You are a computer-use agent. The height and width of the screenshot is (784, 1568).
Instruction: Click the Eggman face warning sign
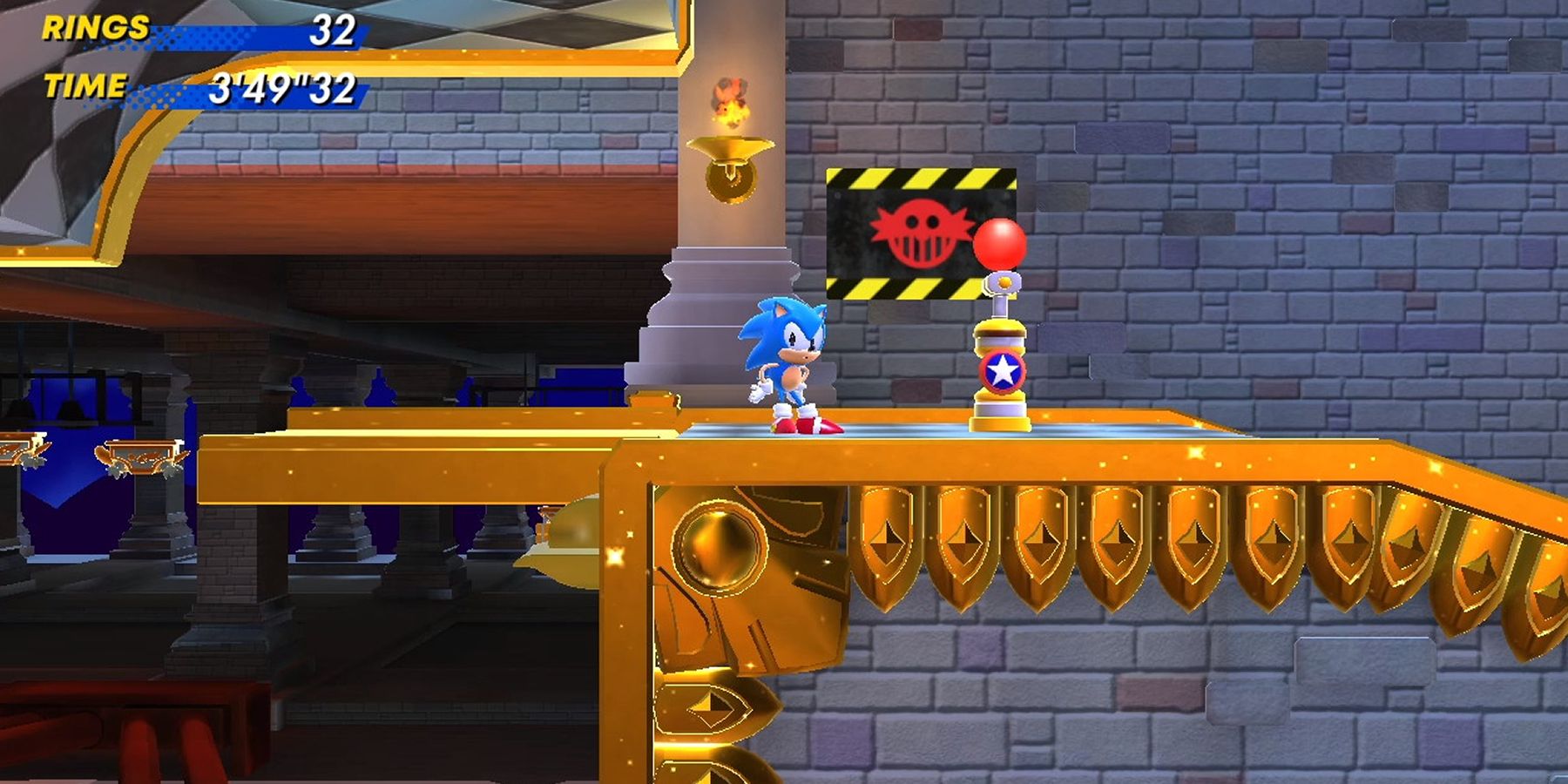pyautogui.click(x=919, y=231)
